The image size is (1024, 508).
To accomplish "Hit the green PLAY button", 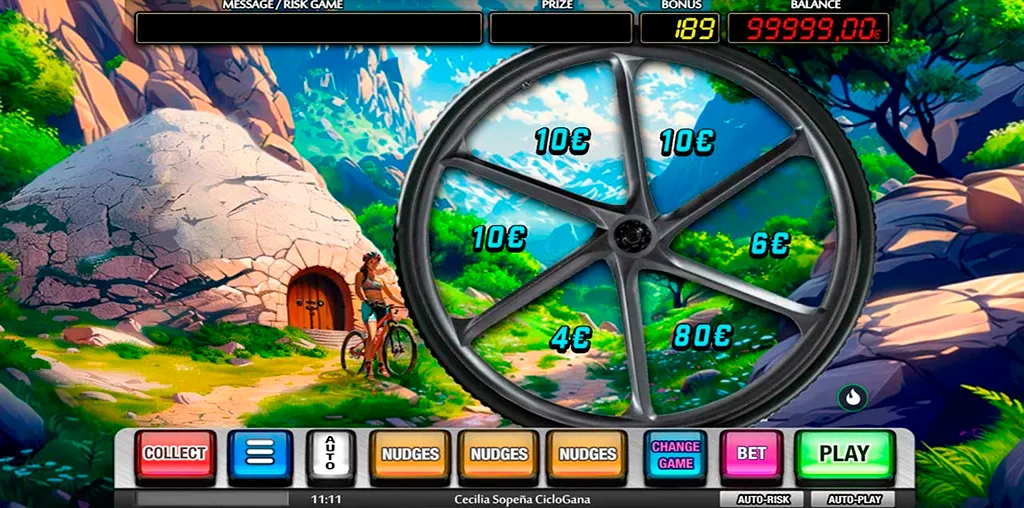I will (x=844, y=454).
